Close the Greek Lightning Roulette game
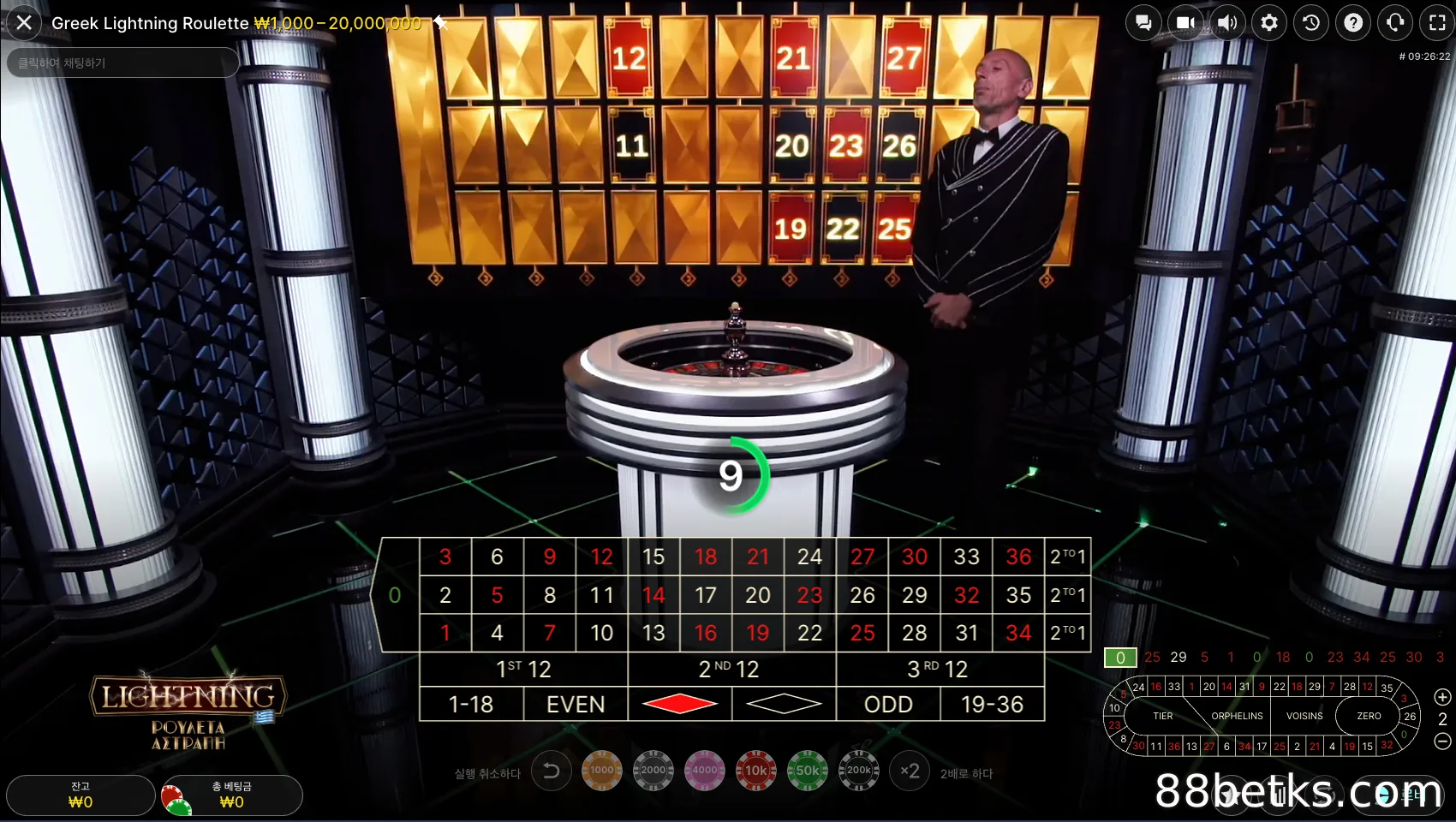 pos(24,23)
